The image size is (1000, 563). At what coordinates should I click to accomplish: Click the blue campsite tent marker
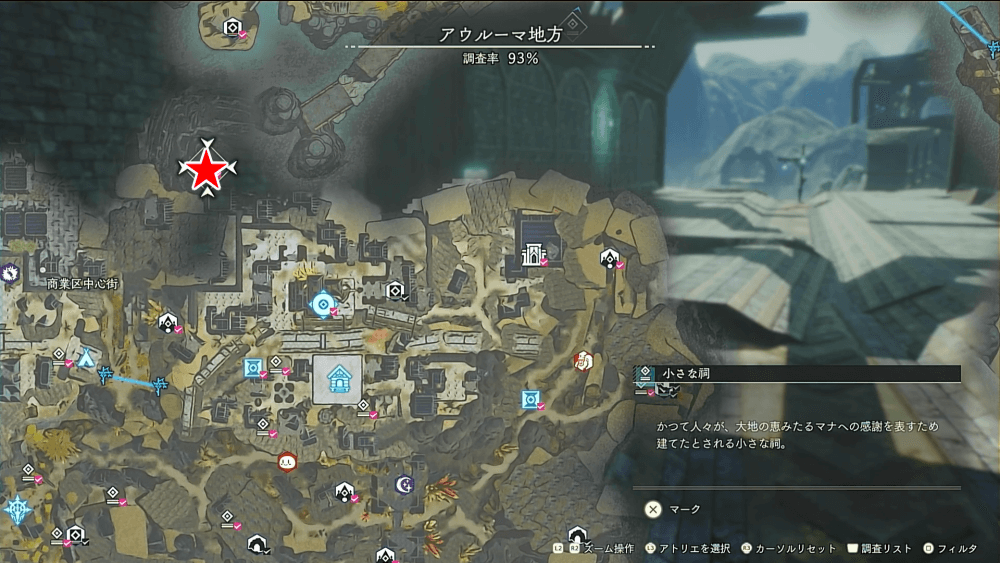pos(87,357)
